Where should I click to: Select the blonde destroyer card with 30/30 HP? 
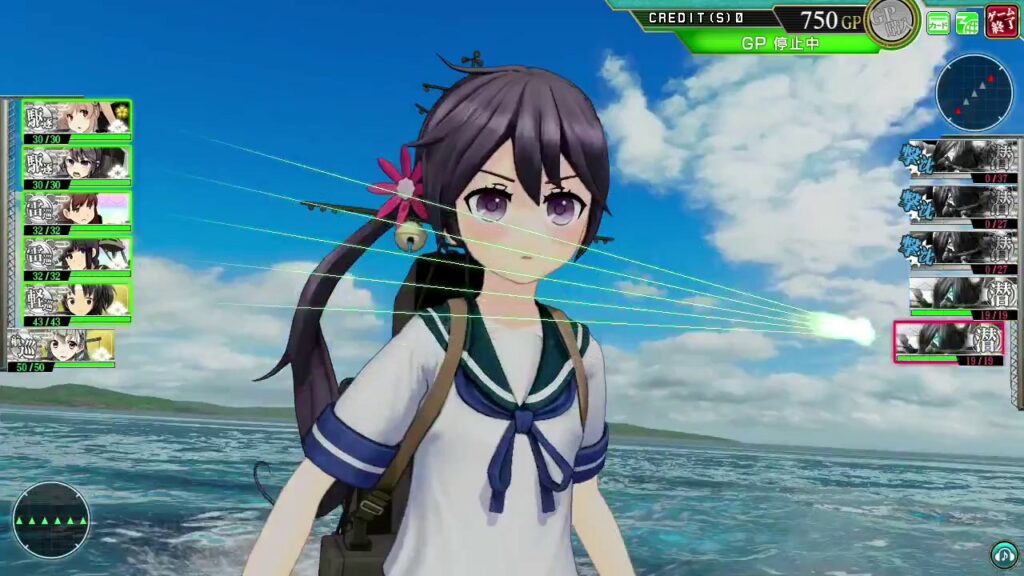[77, 120]
